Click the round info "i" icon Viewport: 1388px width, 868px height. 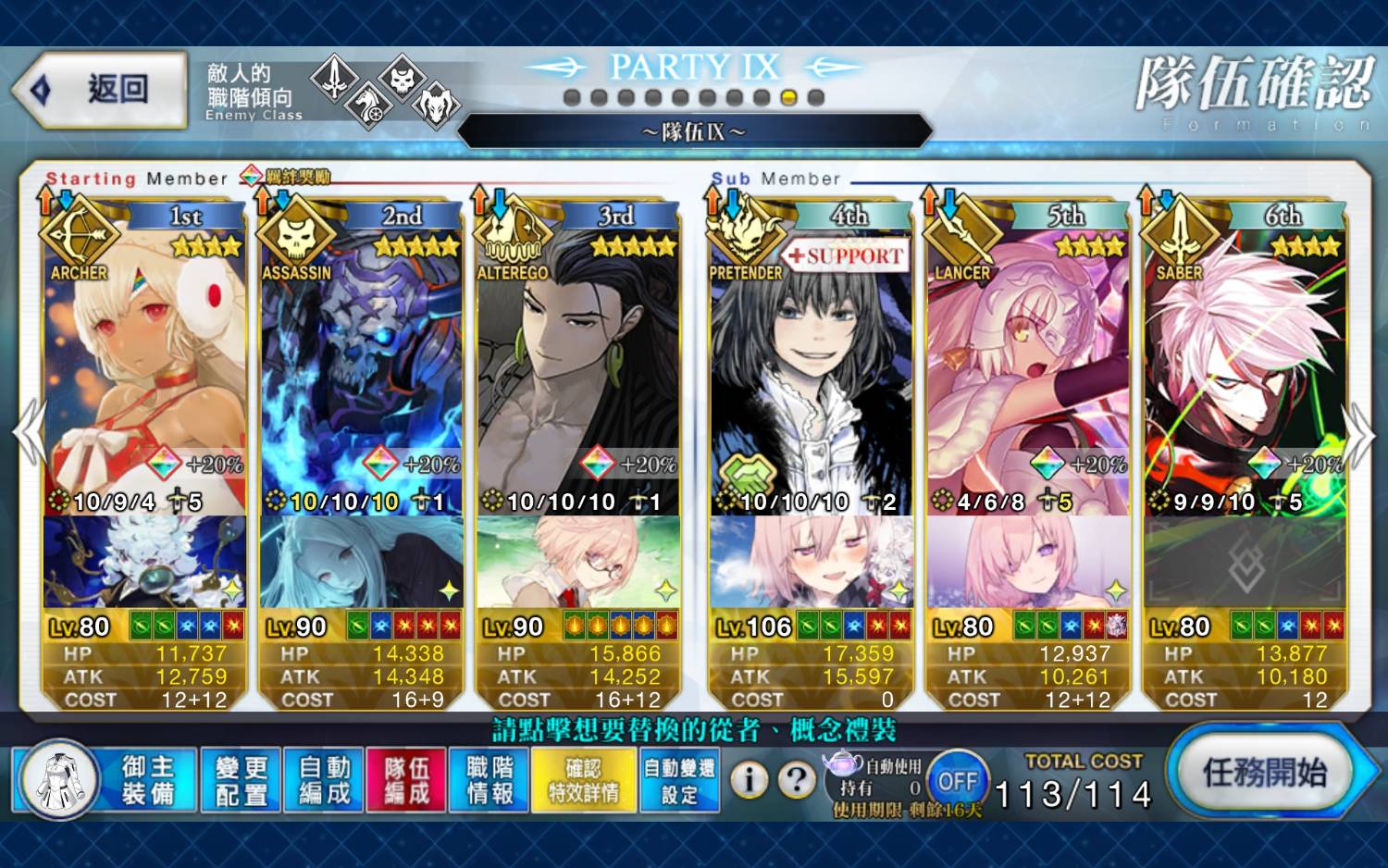pos(750,780)
